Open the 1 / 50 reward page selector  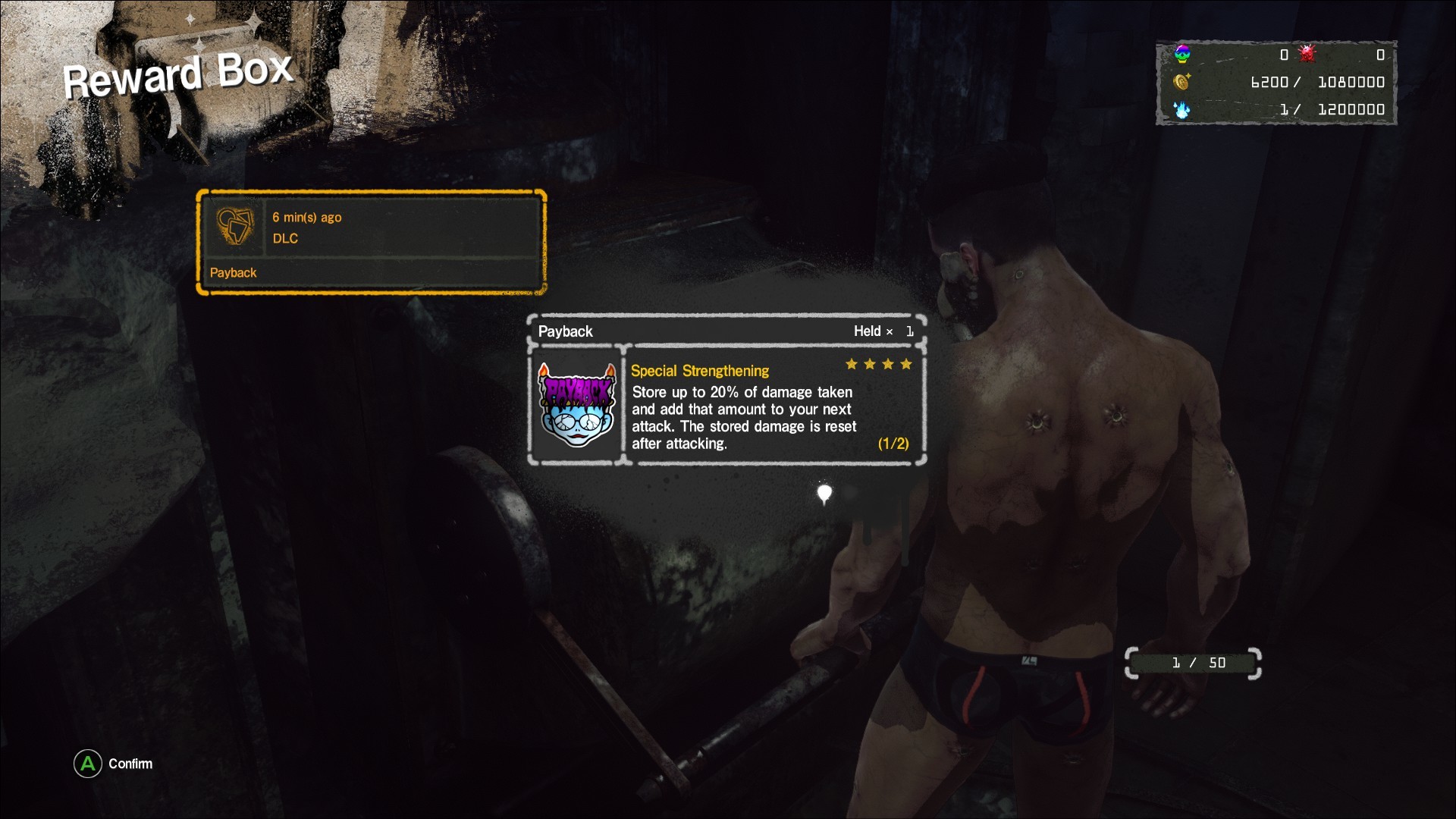1193,661
